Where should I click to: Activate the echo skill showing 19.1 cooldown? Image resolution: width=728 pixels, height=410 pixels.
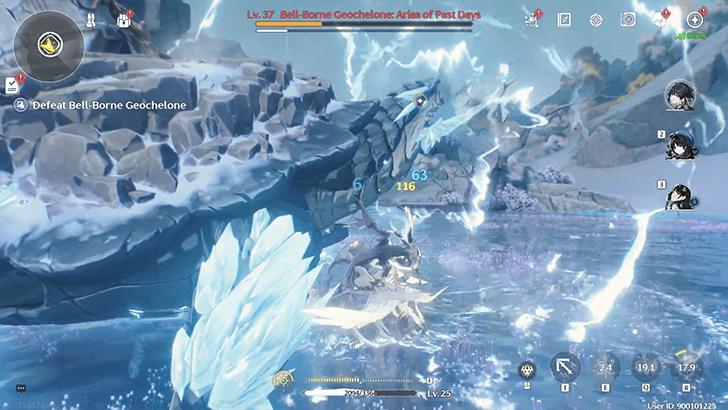(x=643, y=368)
